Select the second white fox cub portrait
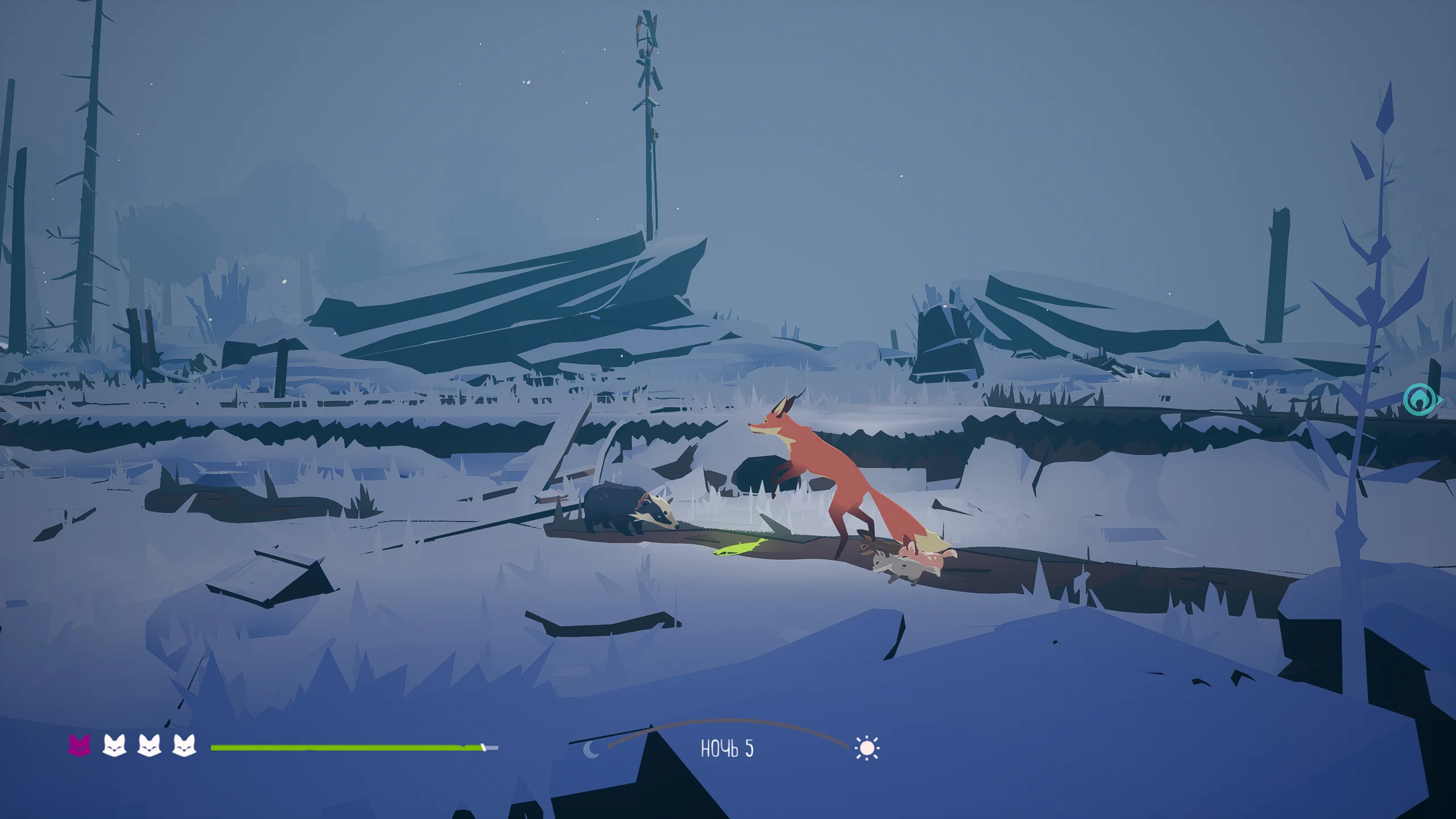The image size is (1456, 819). tap(114, 746)
